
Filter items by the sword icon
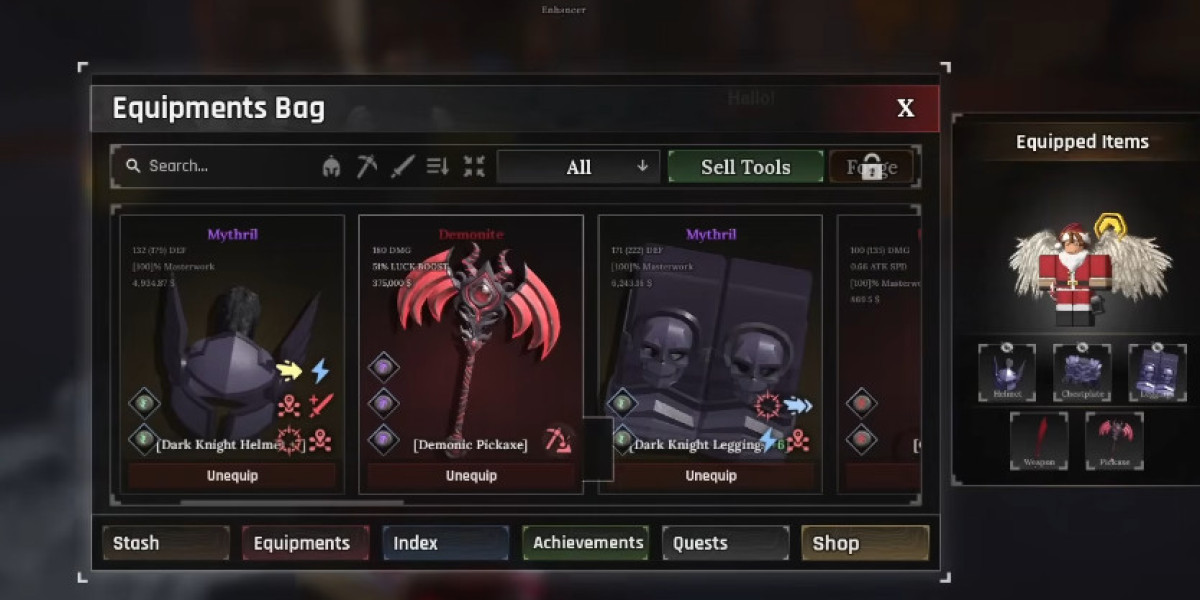point(402,167)
